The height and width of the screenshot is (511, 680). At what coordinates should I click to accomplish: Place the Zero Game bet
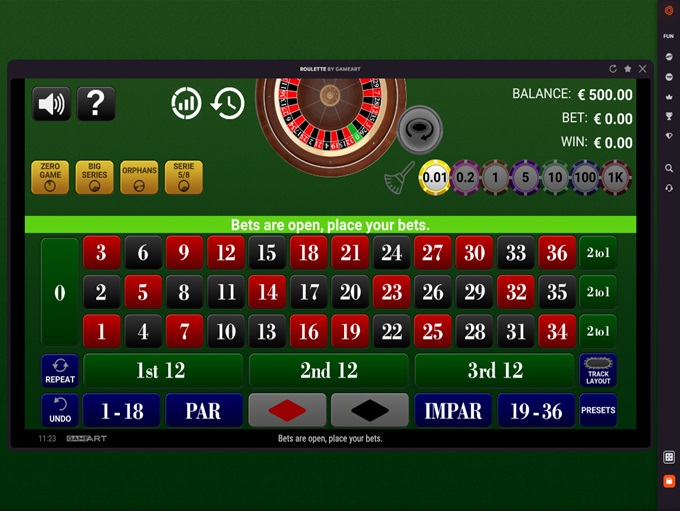click(x=50, y=177)
